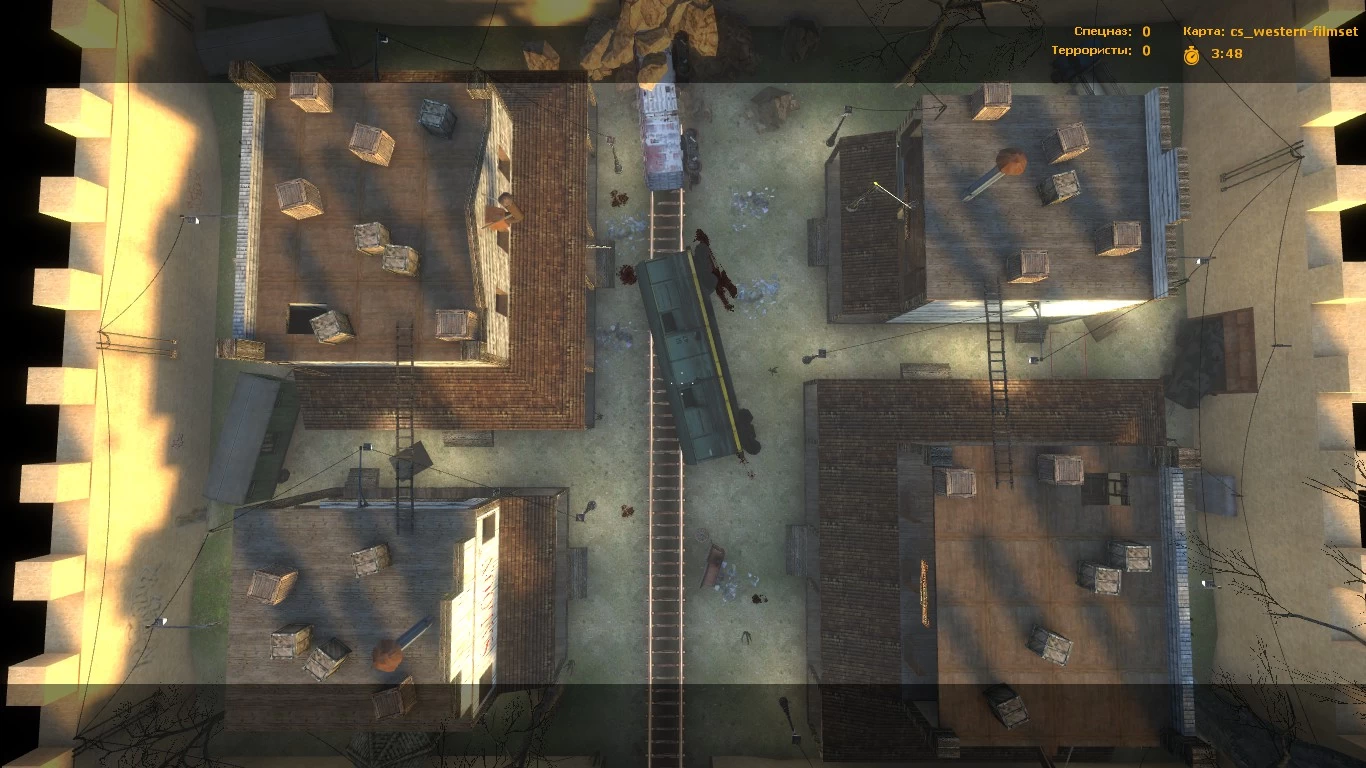
Task: Click the Спецназ team score counter
Action: pyautogui.click(x=1144, y=31)
